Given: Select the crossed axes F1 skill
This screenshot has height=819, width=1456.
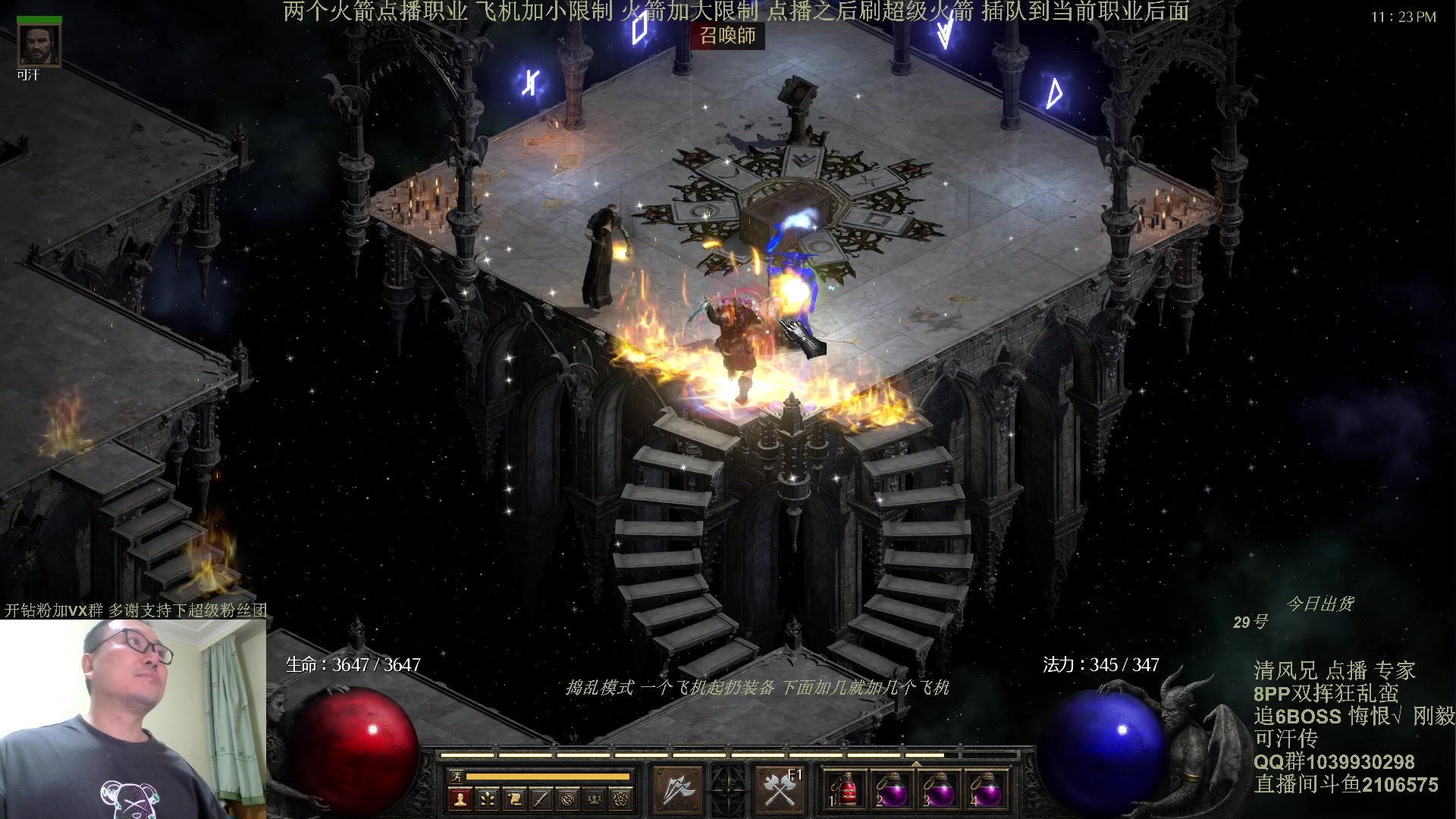Looking at the screenshot, I should point(780,790).
